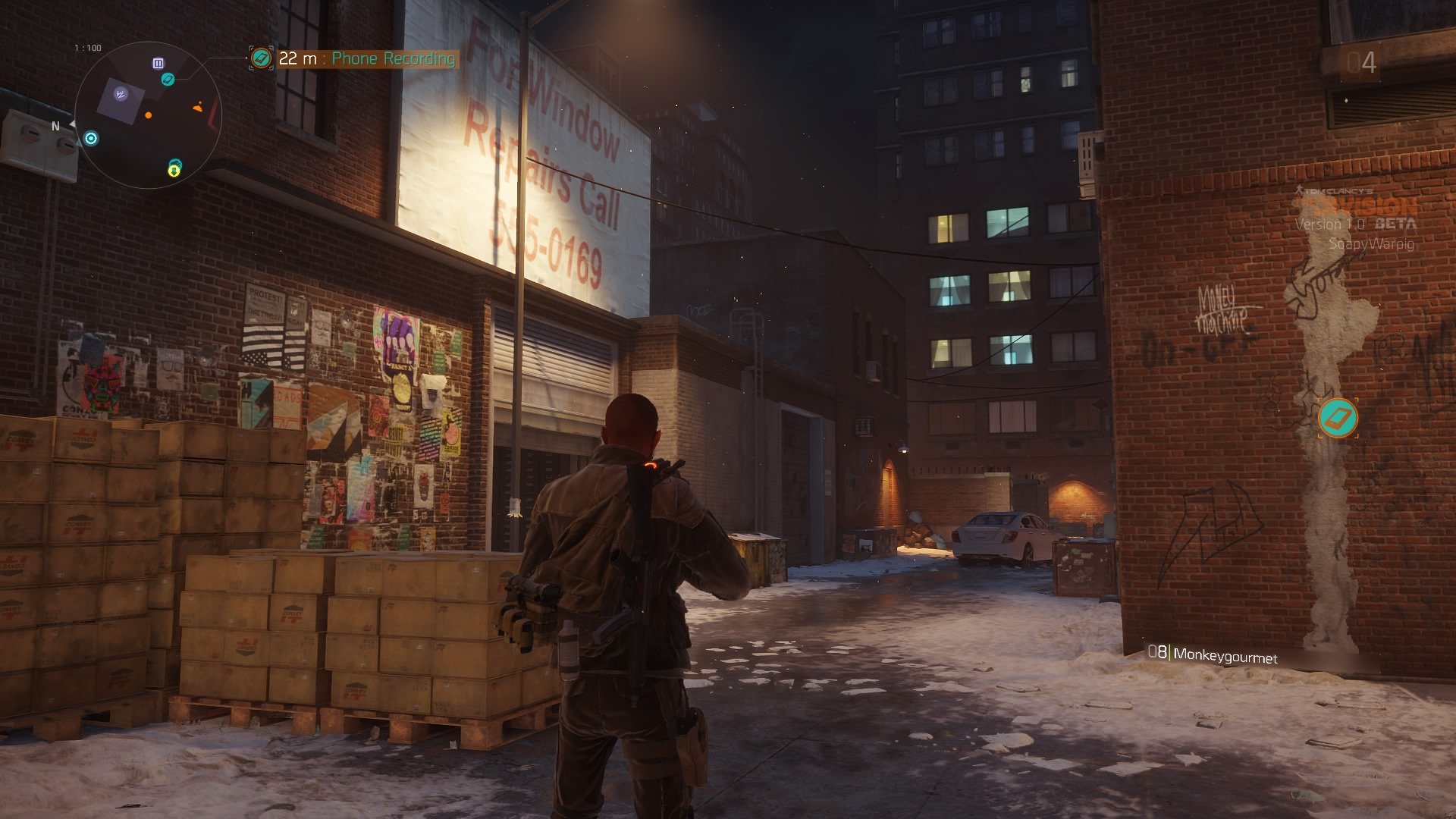The height and width of the screenshot is (819, 1456).
Task: Open the circular minimap
Action: coord(149,115)
